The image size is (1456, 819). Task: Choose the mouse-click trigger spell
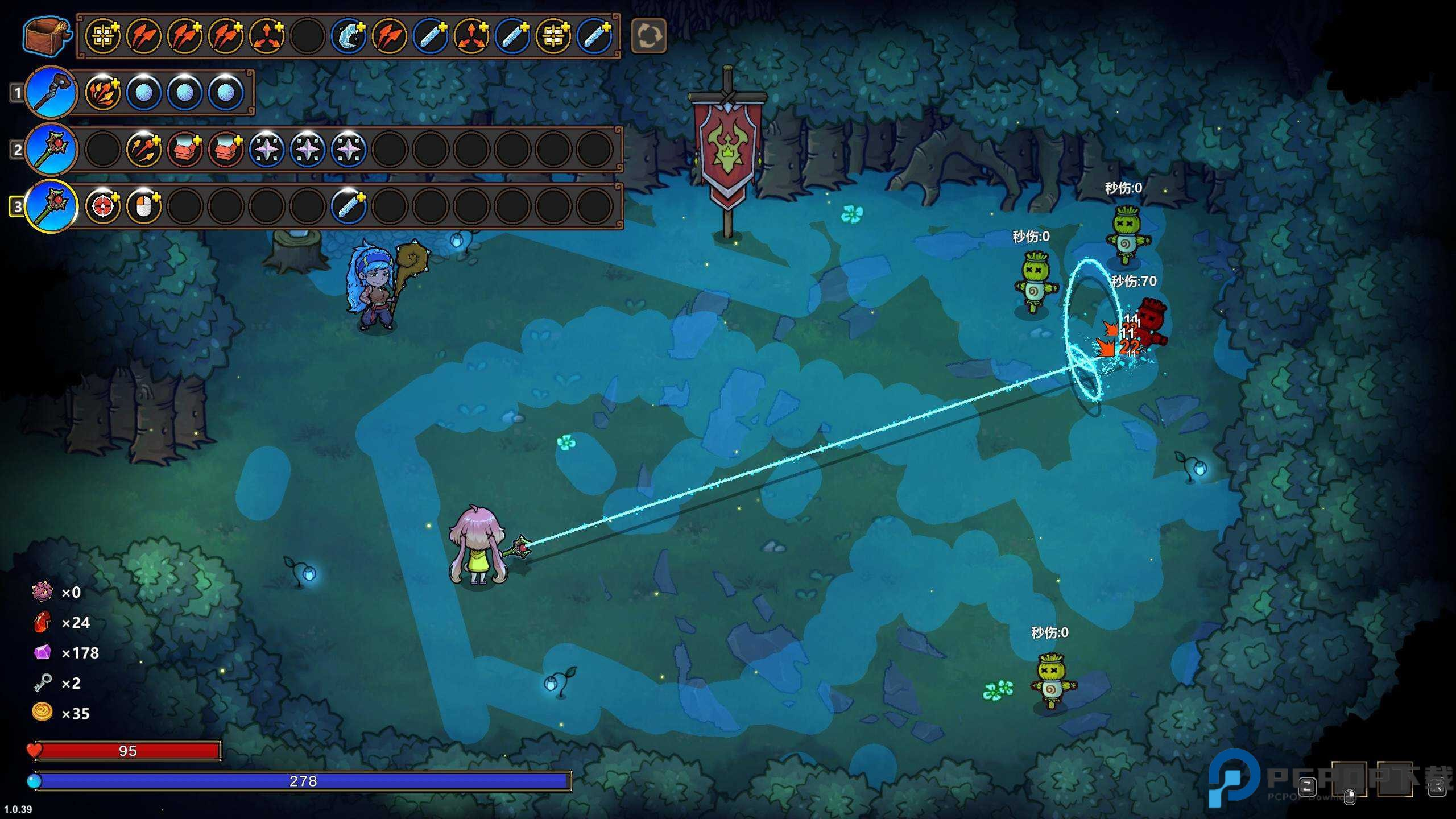tap(143, 206)
